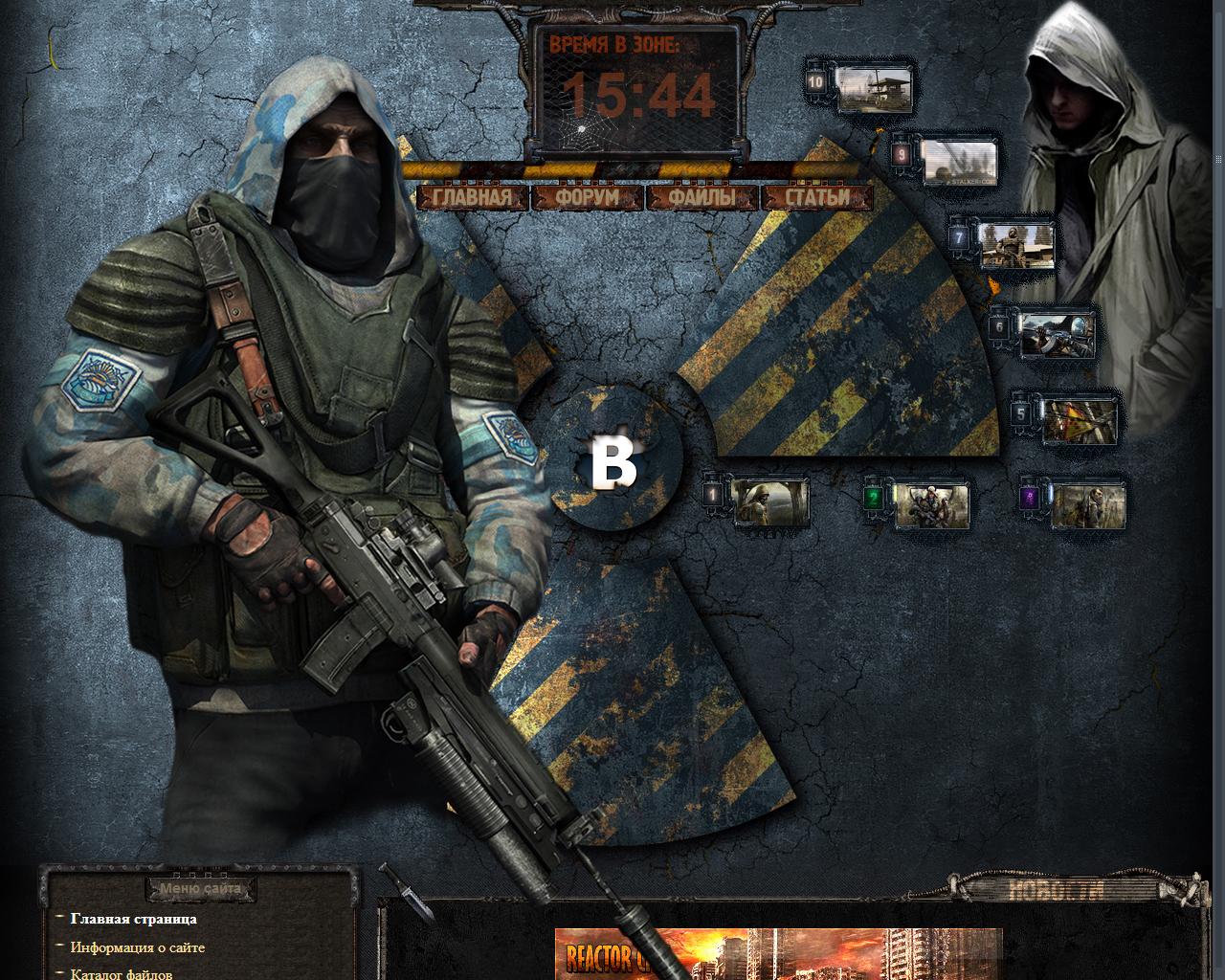1225x980 pixels.
Task: Click the central VK logo icon
Action: click(614, 463)
